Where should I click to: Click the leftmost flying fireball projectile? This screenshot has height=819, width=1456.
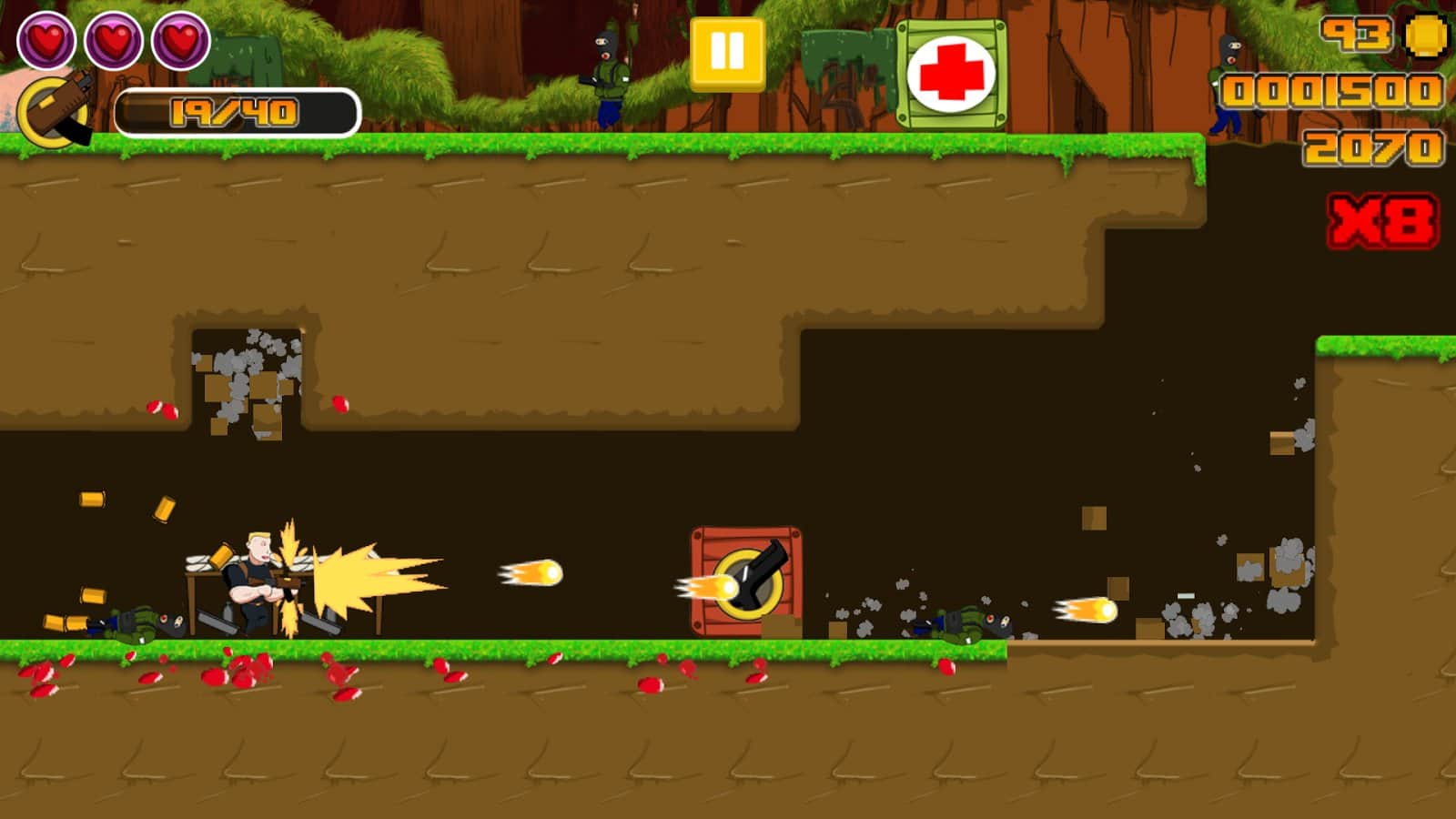click(530, 575)
